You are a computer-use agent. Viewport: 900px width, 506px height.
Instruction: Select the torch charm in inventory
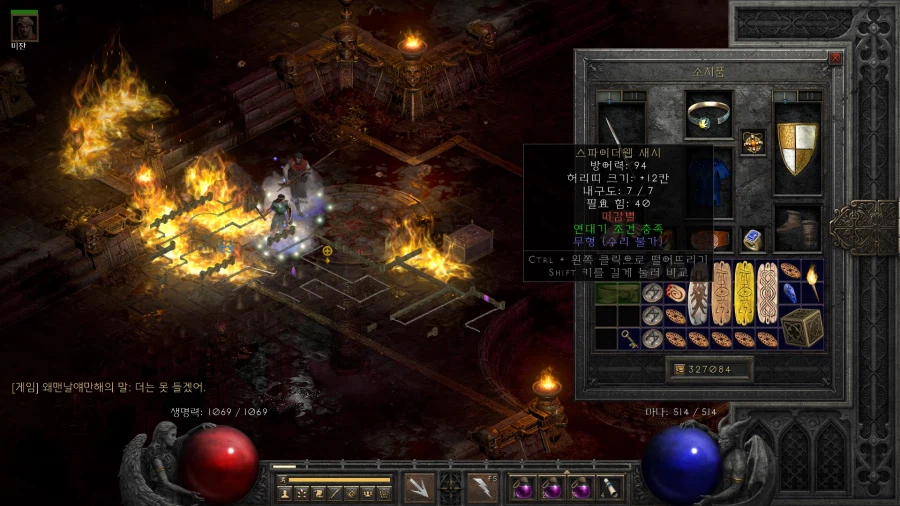coord(811,283)
